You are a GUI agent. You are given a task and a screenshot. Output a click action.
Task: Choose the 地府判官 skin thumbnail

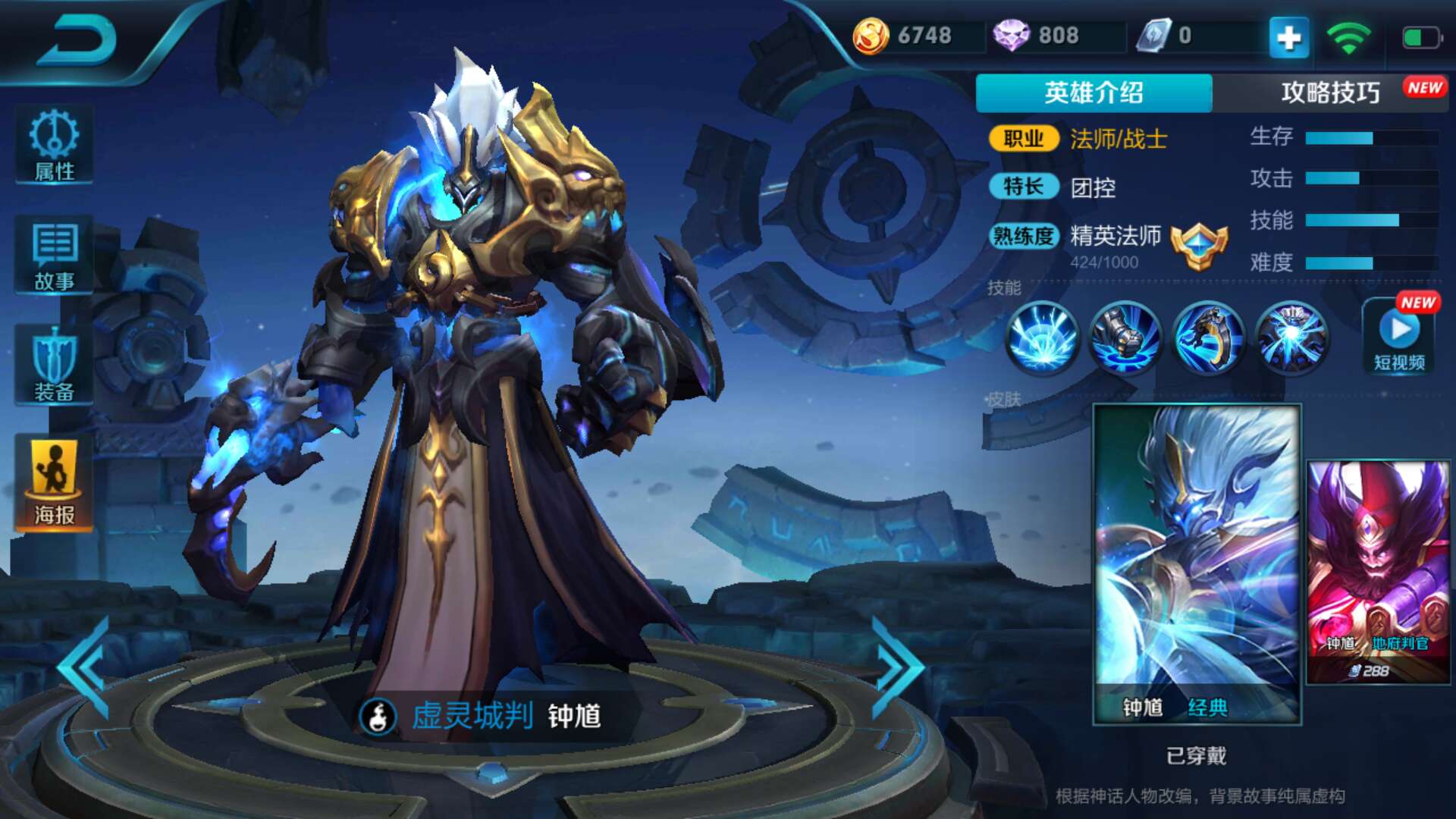coord(1378,573)
